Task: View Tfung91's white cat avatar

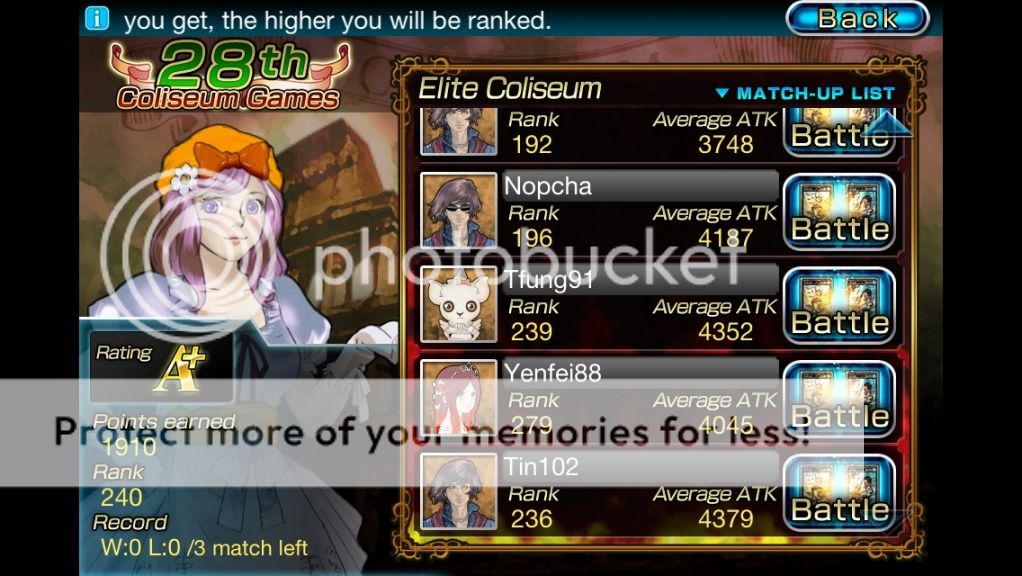Action: pos(458,304)
